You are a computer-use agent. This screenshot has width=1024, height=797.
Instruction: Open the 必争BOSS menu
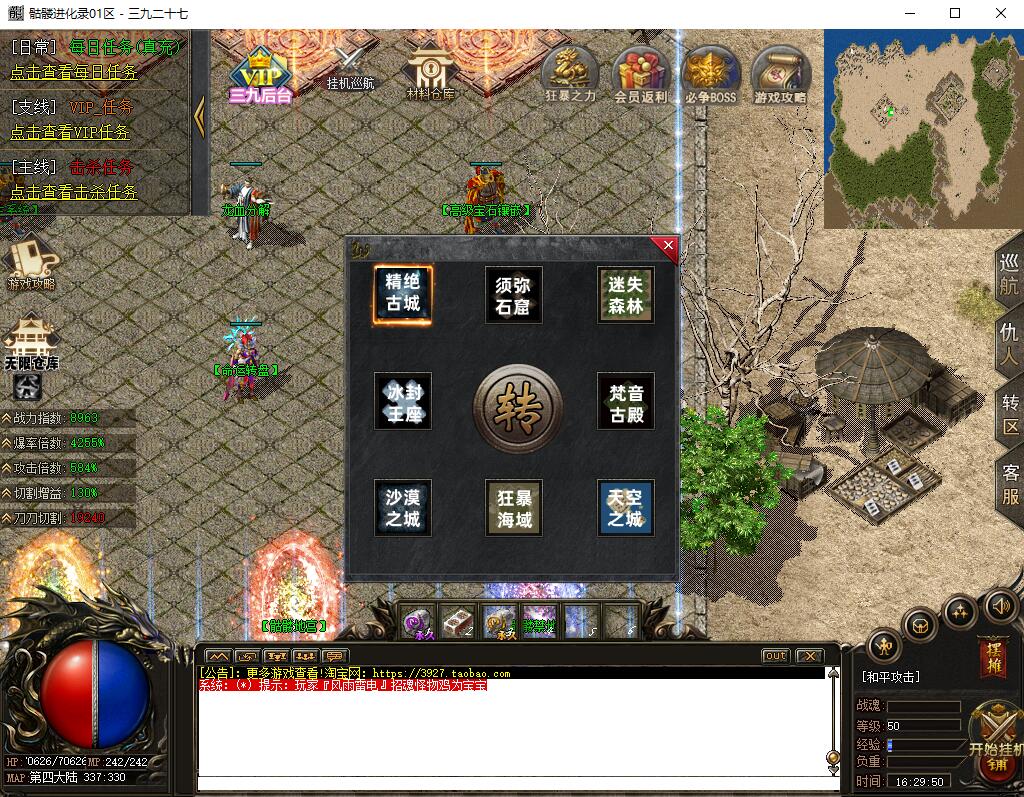(711, 74)
